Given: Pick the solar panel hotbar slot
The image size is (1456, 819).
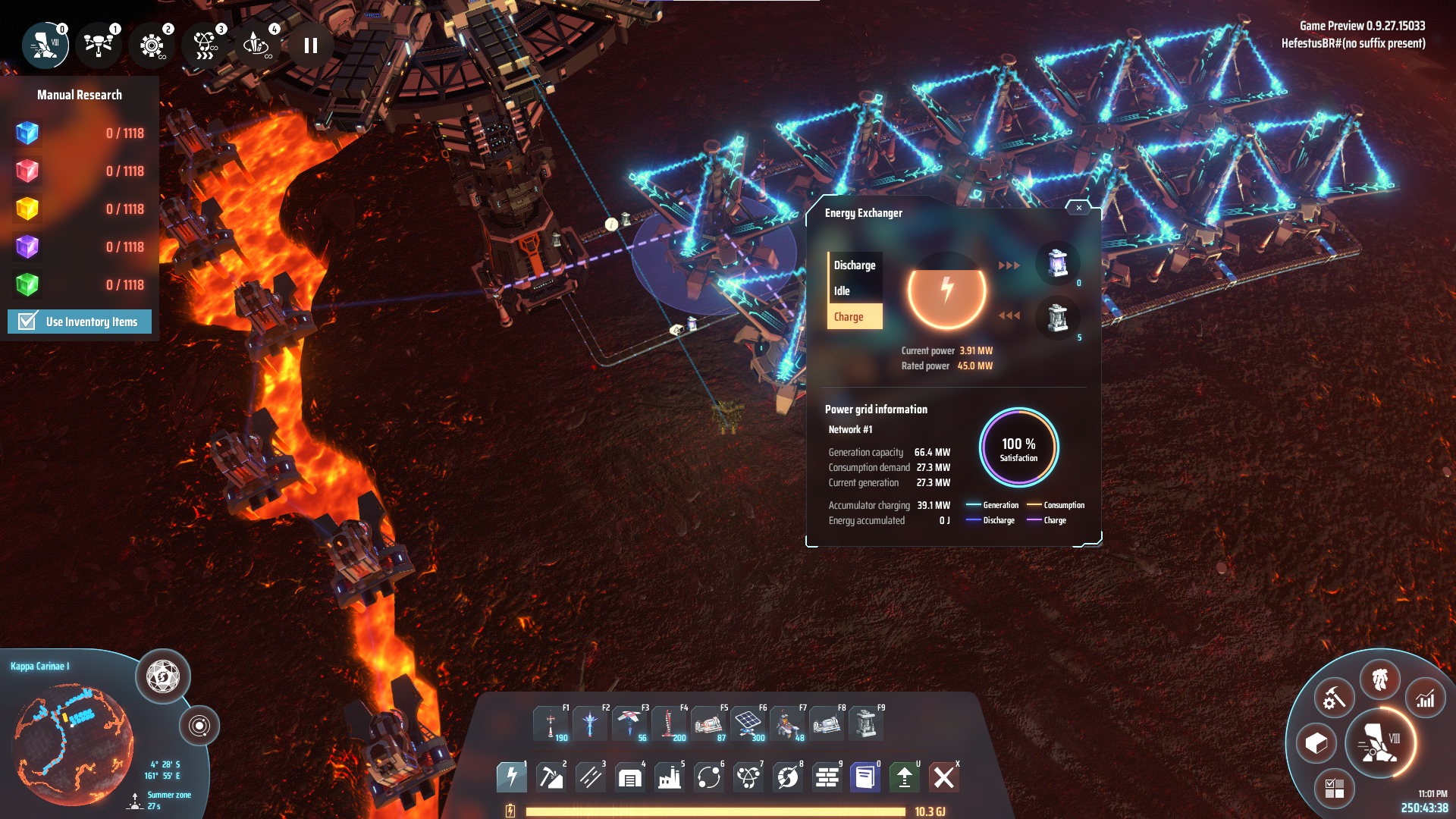Looking at the screenshot, I should 748,723.
